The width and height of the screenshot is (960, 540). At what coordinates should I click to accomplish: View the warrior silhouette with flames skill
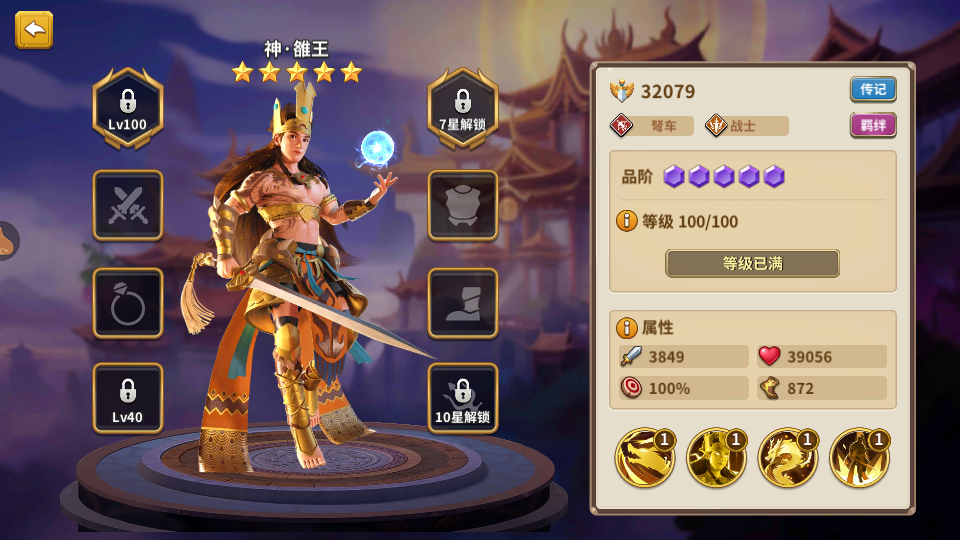coord(860,457)
